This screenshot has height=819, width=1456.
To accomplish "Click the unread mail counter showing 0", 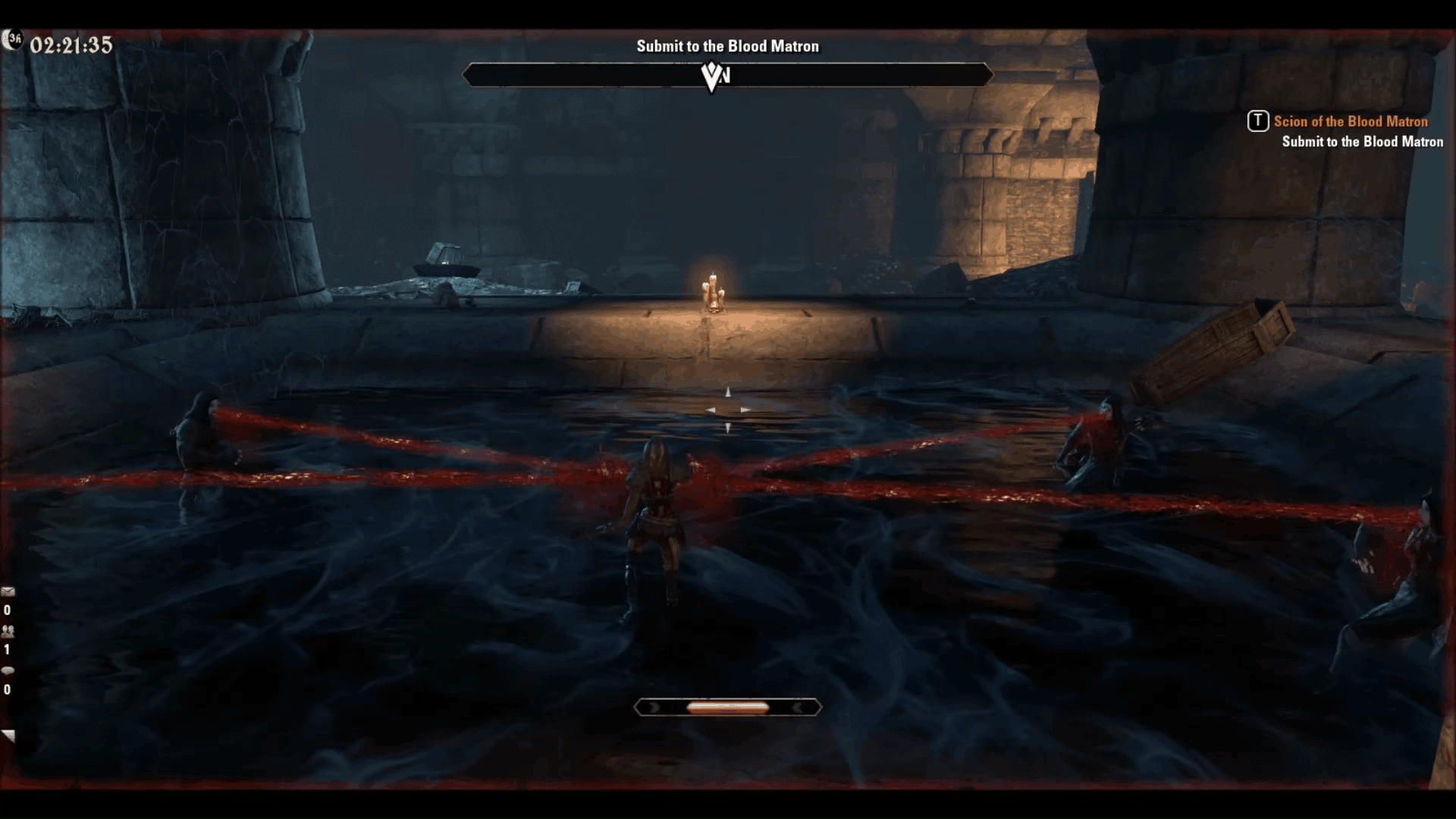I will point(7,610).
